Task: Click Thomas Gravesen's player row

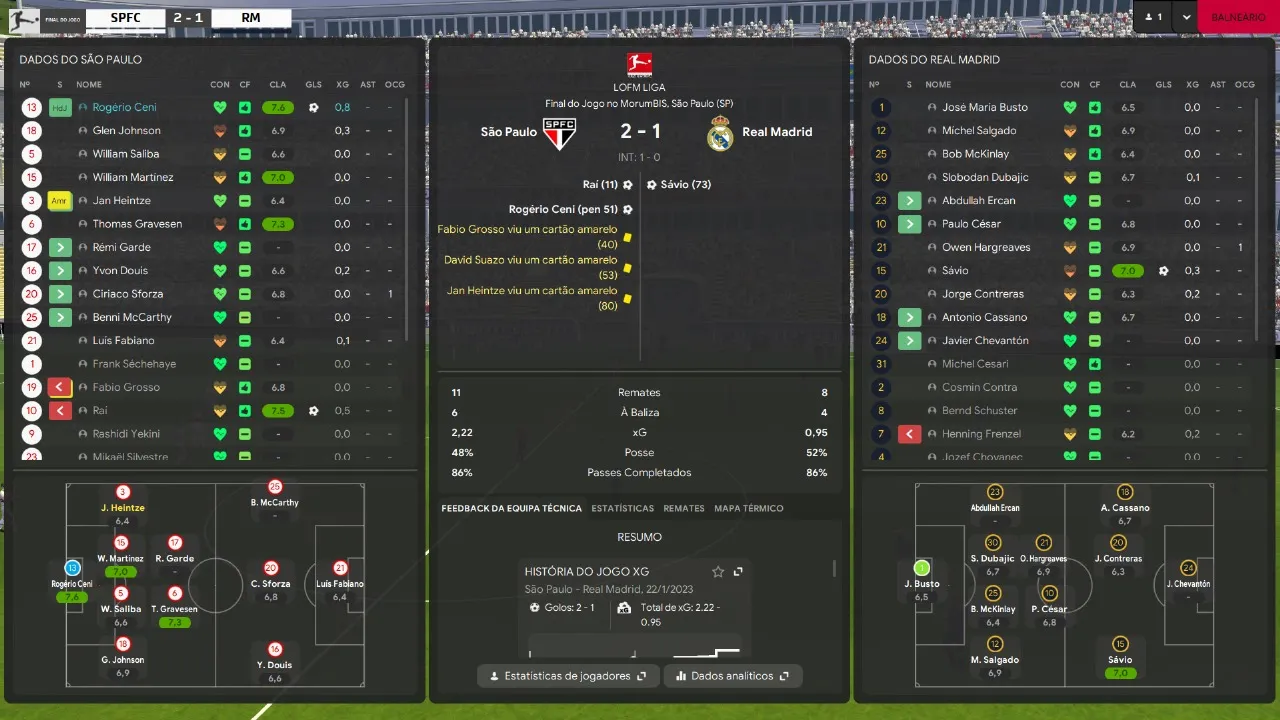Action: point(137,224)
